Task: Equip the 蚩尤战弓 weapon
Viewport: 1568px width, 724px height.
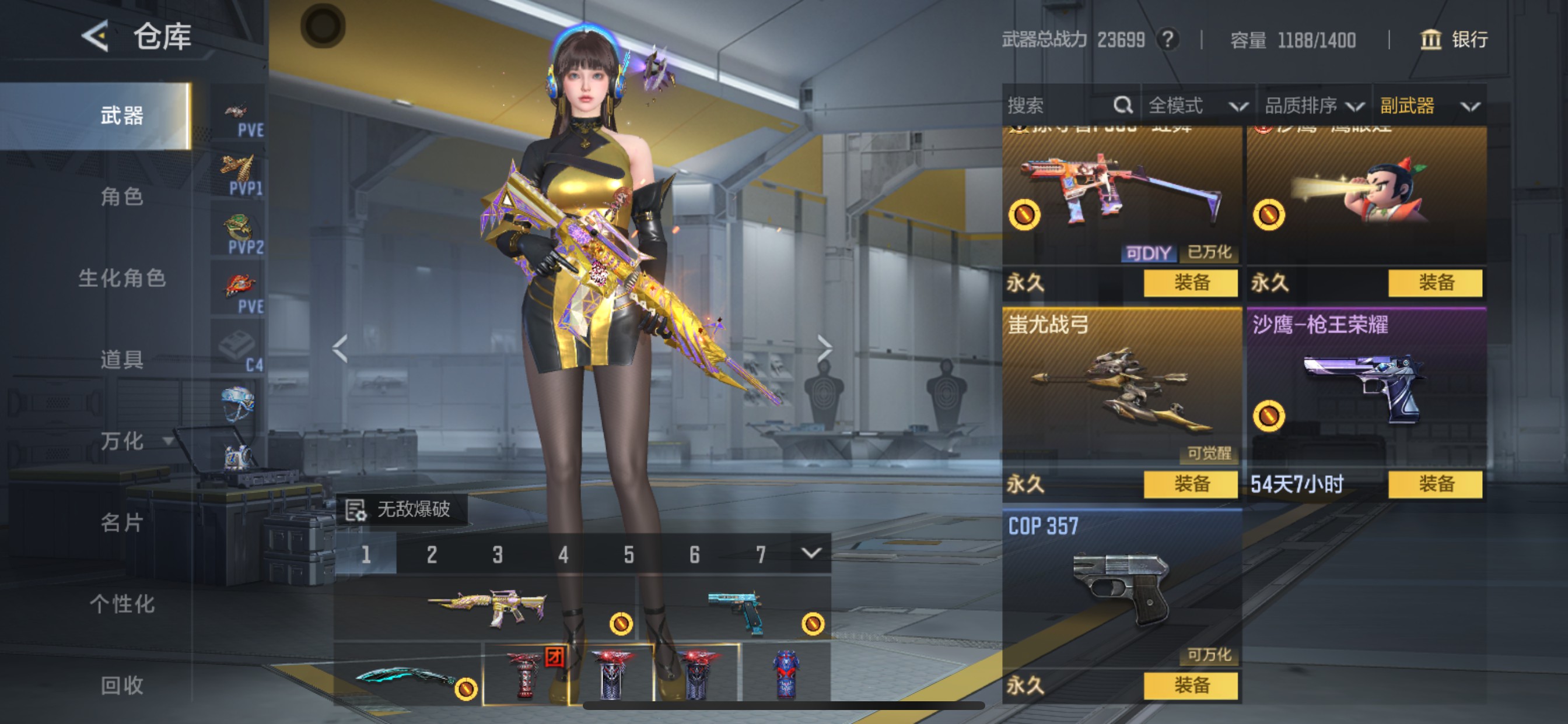Action: click(1191, 484)
